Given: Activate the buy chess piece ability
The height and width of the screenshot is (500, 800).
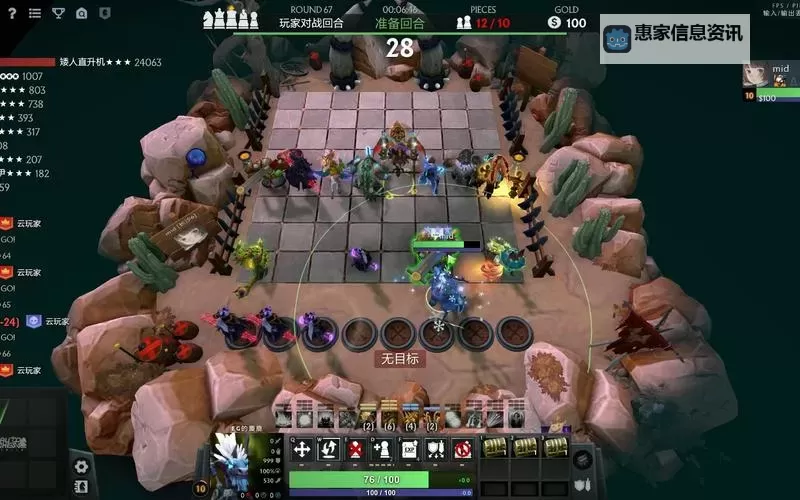Looking at the screenshot, I should (x=381, y=449).
